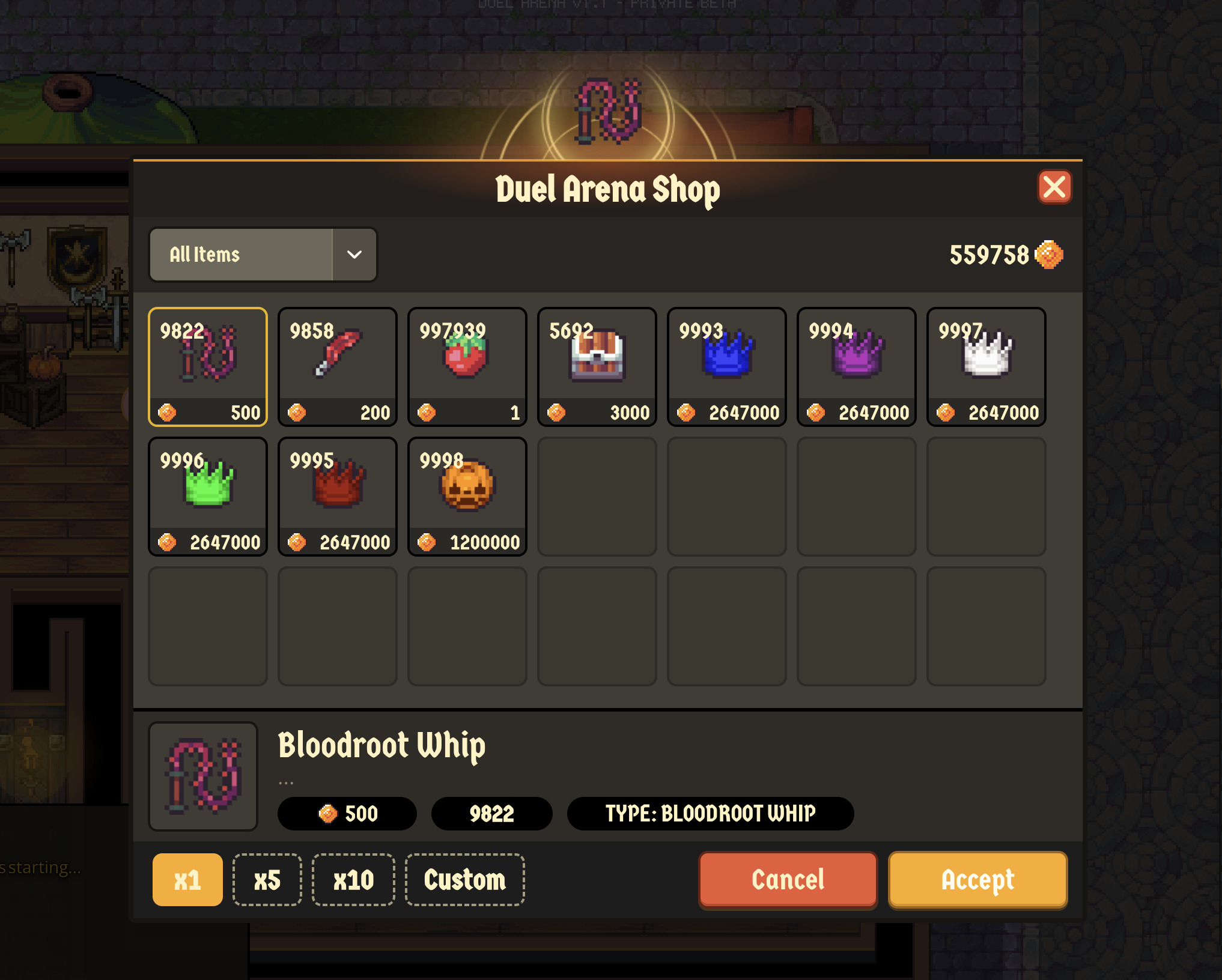This screenshot has height=980, width=1222.
Task: Select the Bloodroot Whip shop slot
Action: point(208,366)
